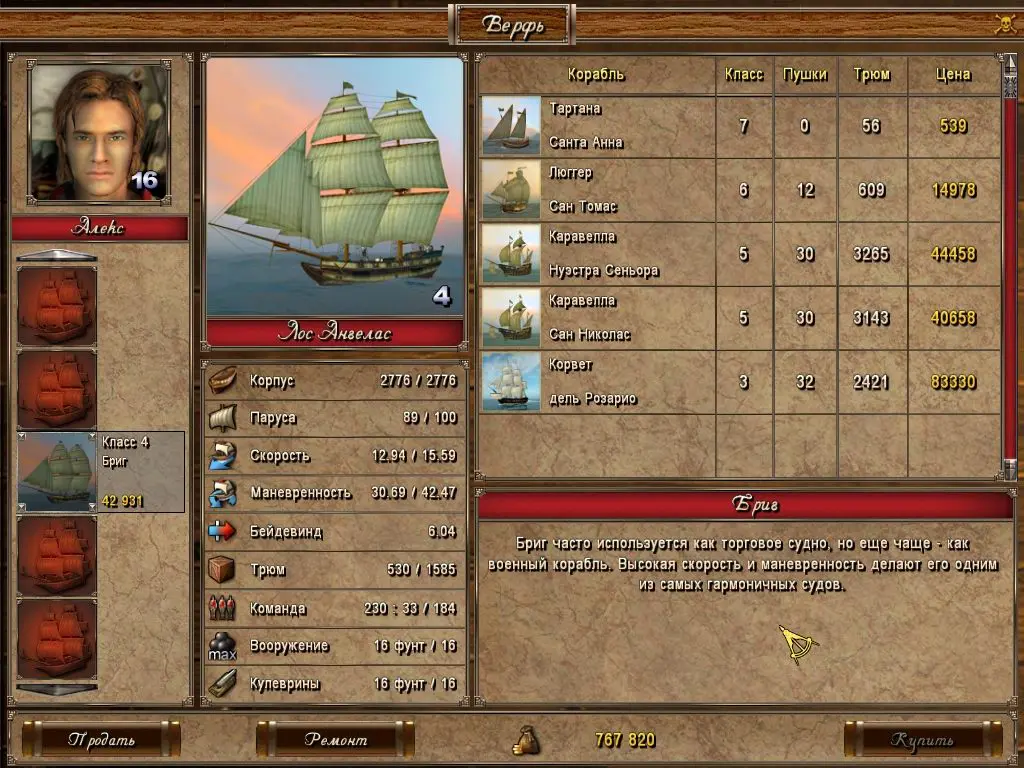Sell the ship with the Продать button
This screenshot has height=768, width=1024.
tap(101, 740)
